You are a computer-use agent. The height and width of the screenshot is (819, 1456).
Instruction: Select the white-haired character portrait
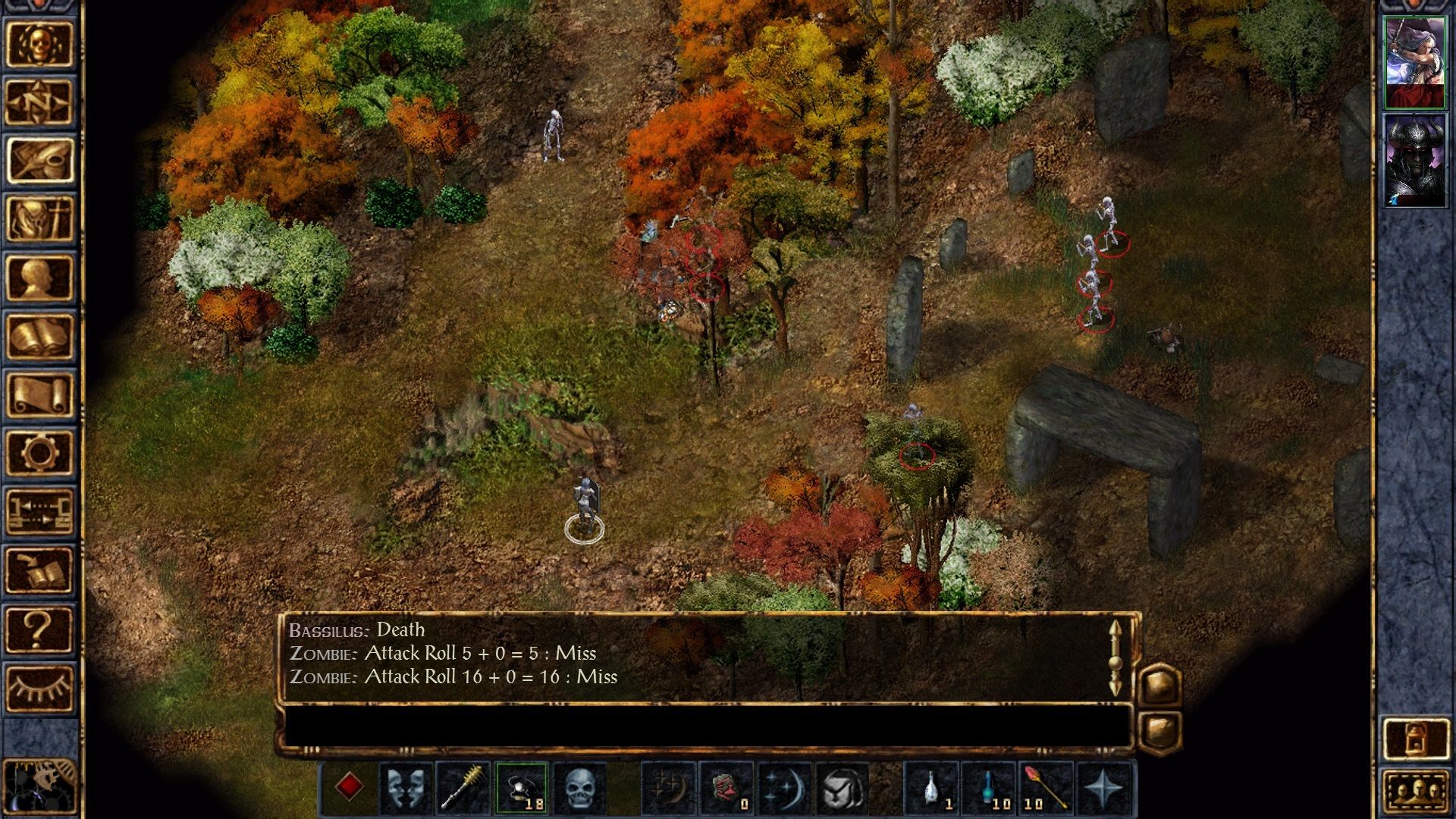(1414, 62)
